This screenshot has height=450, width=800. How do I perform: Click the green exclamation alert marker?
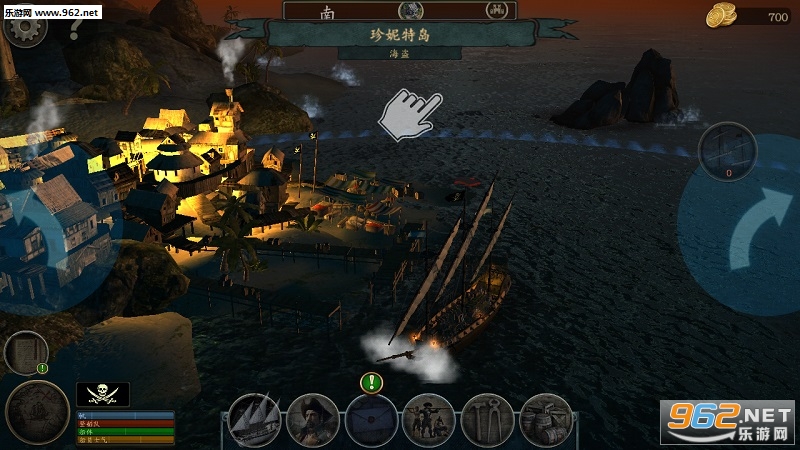click(x=371, y=381)
